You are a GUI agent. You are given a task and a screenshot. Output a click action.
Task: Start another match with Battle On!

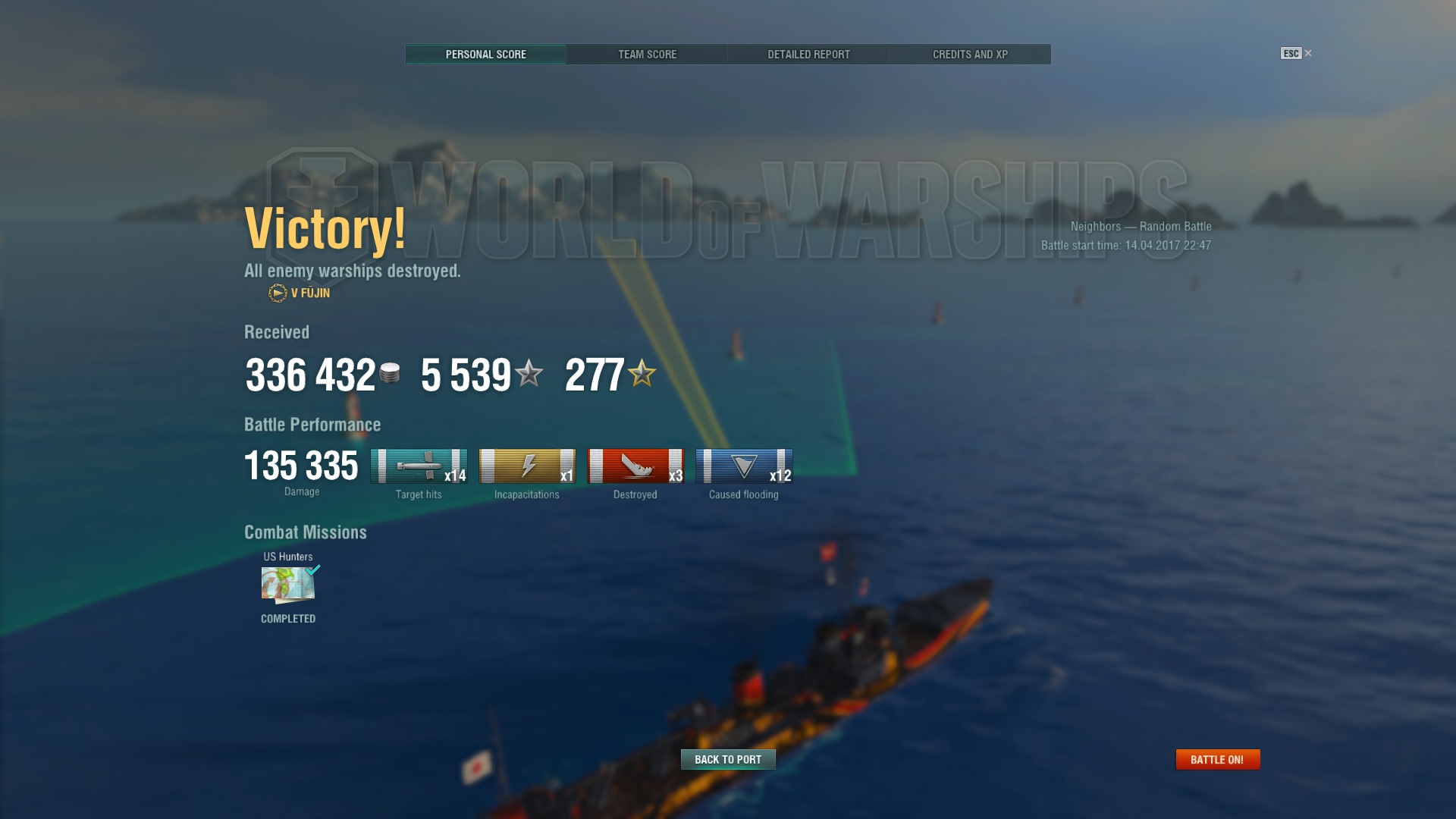(x=1217, y=759)
